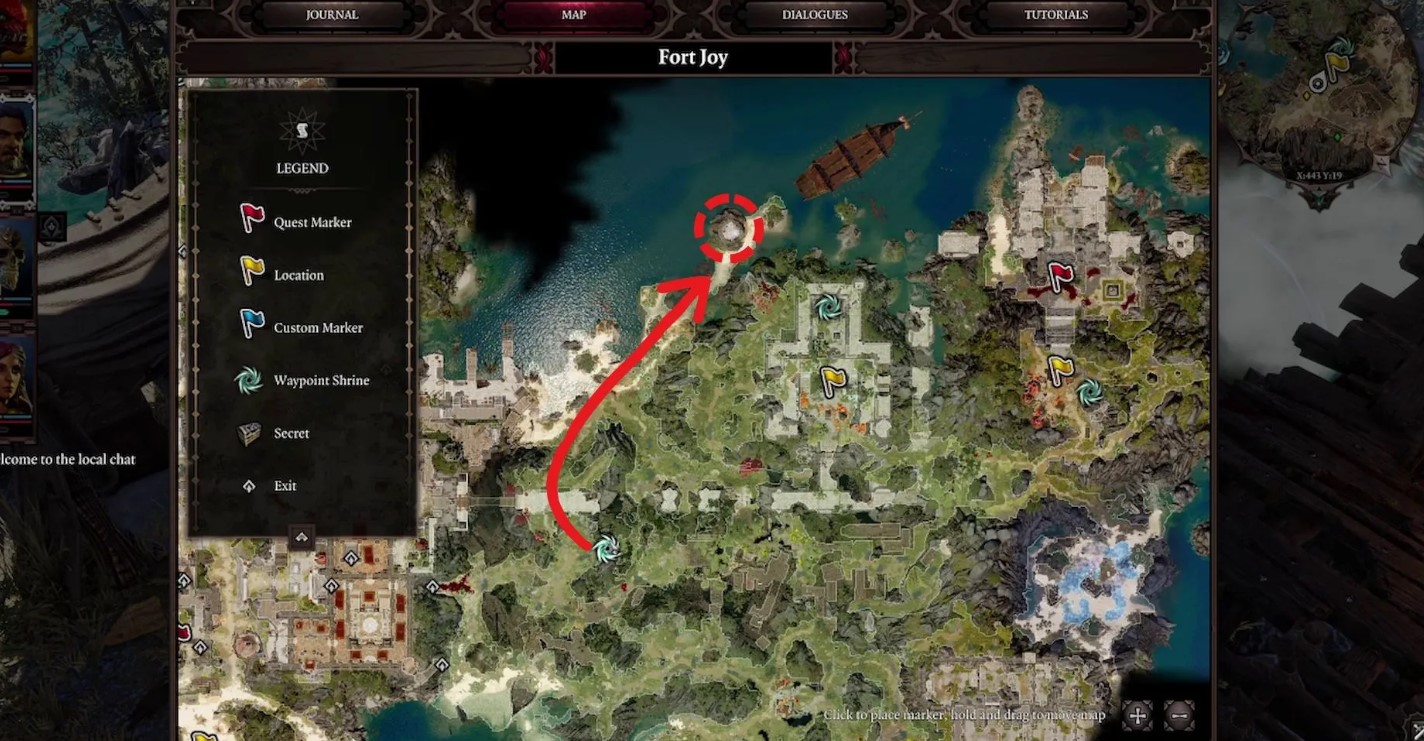Select the red quest flag beside the blood stains
This screenshot has height=741, width=1424.
coord(1060,276)
